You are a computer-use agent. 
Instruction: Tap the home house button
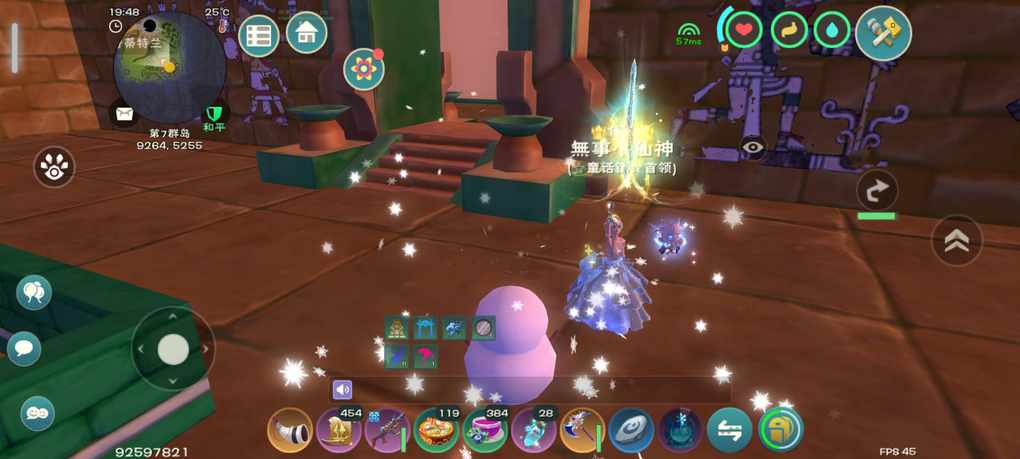pyautogui.click(x=307, y=33)
